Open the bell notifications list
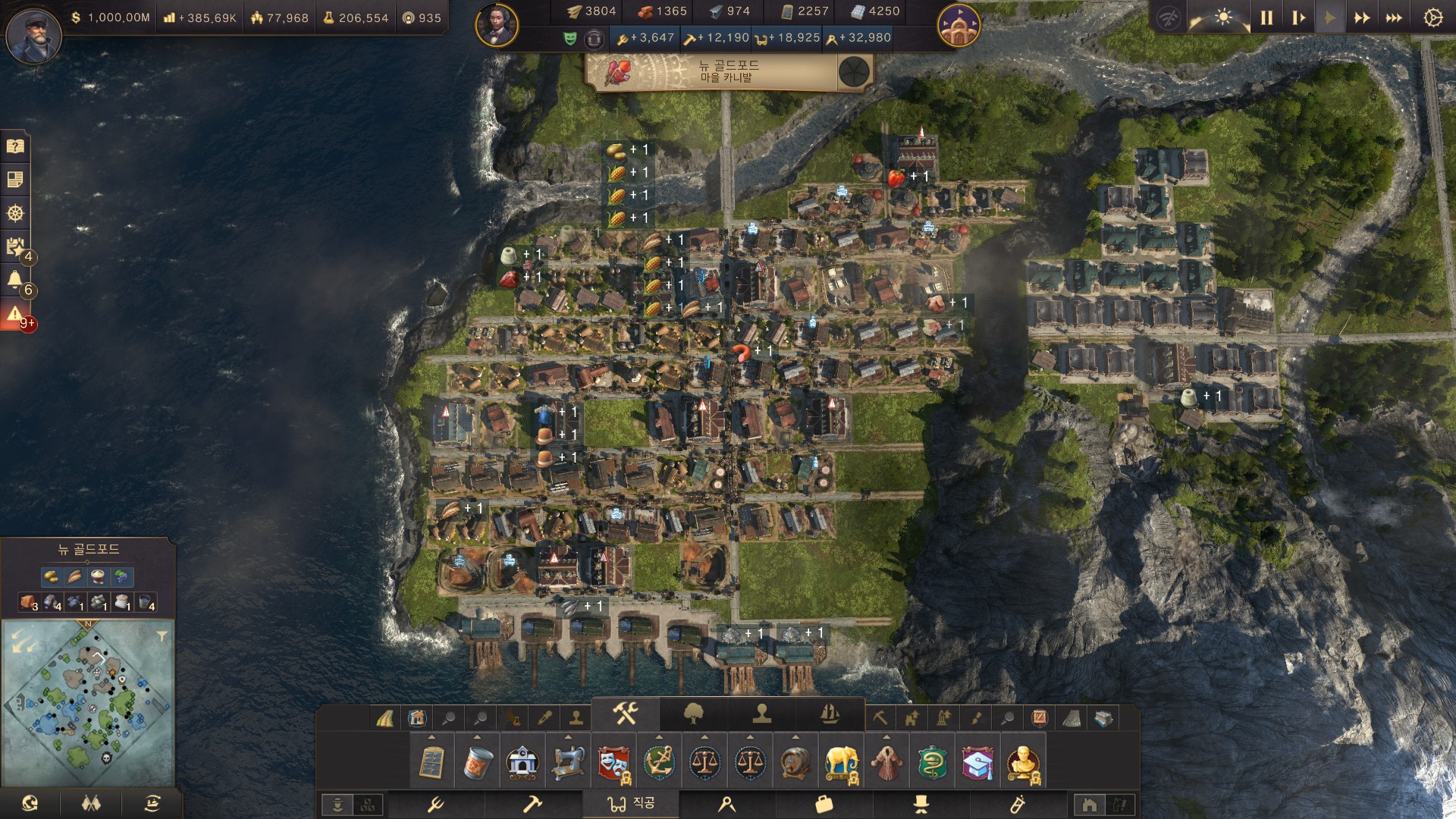The height and width of the screenshot is (819, 1456). click(15, 280)
